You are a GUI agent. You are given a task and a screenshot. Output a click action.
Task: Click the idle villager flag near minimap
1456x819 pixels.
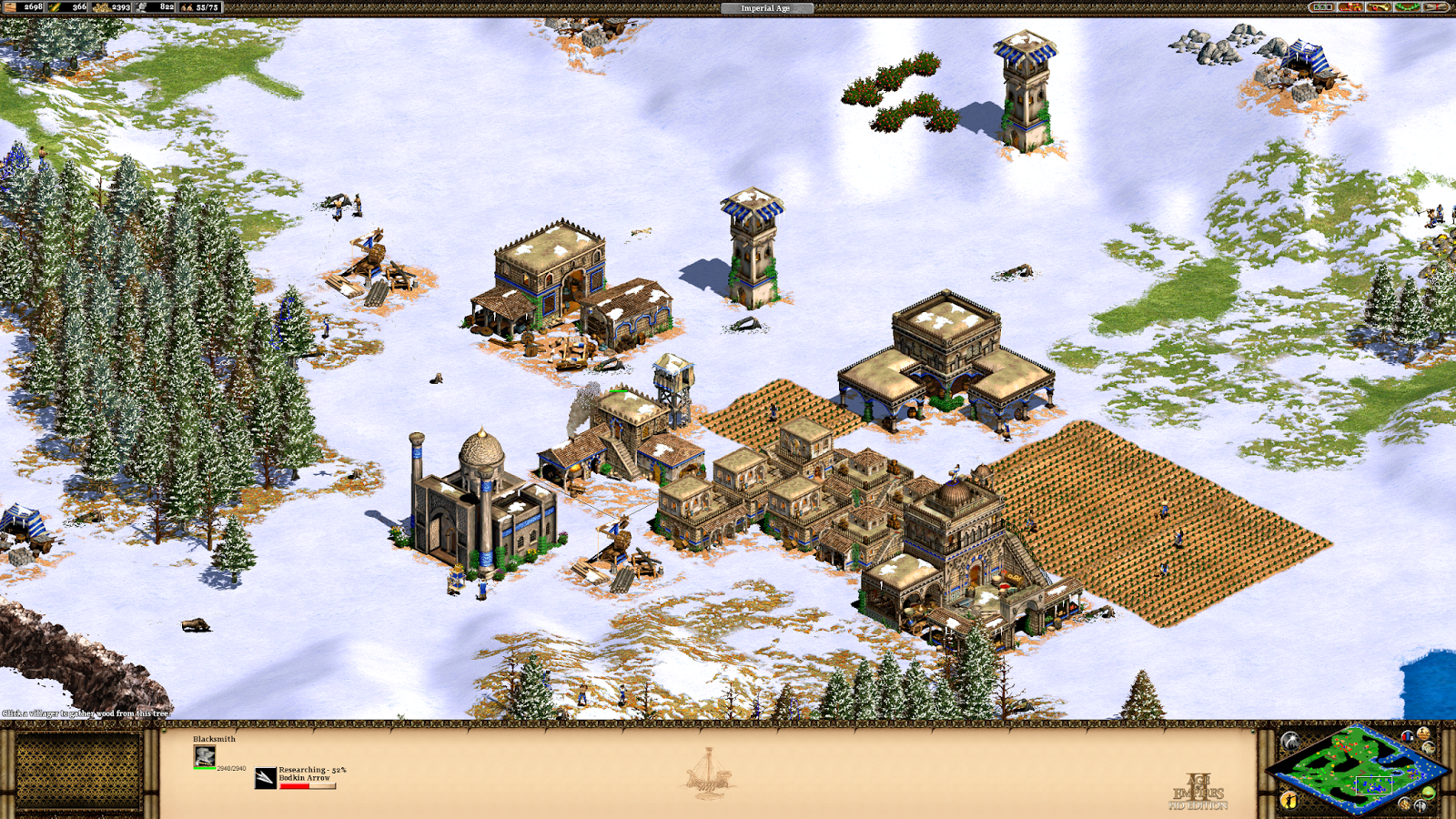point(1289,800)
